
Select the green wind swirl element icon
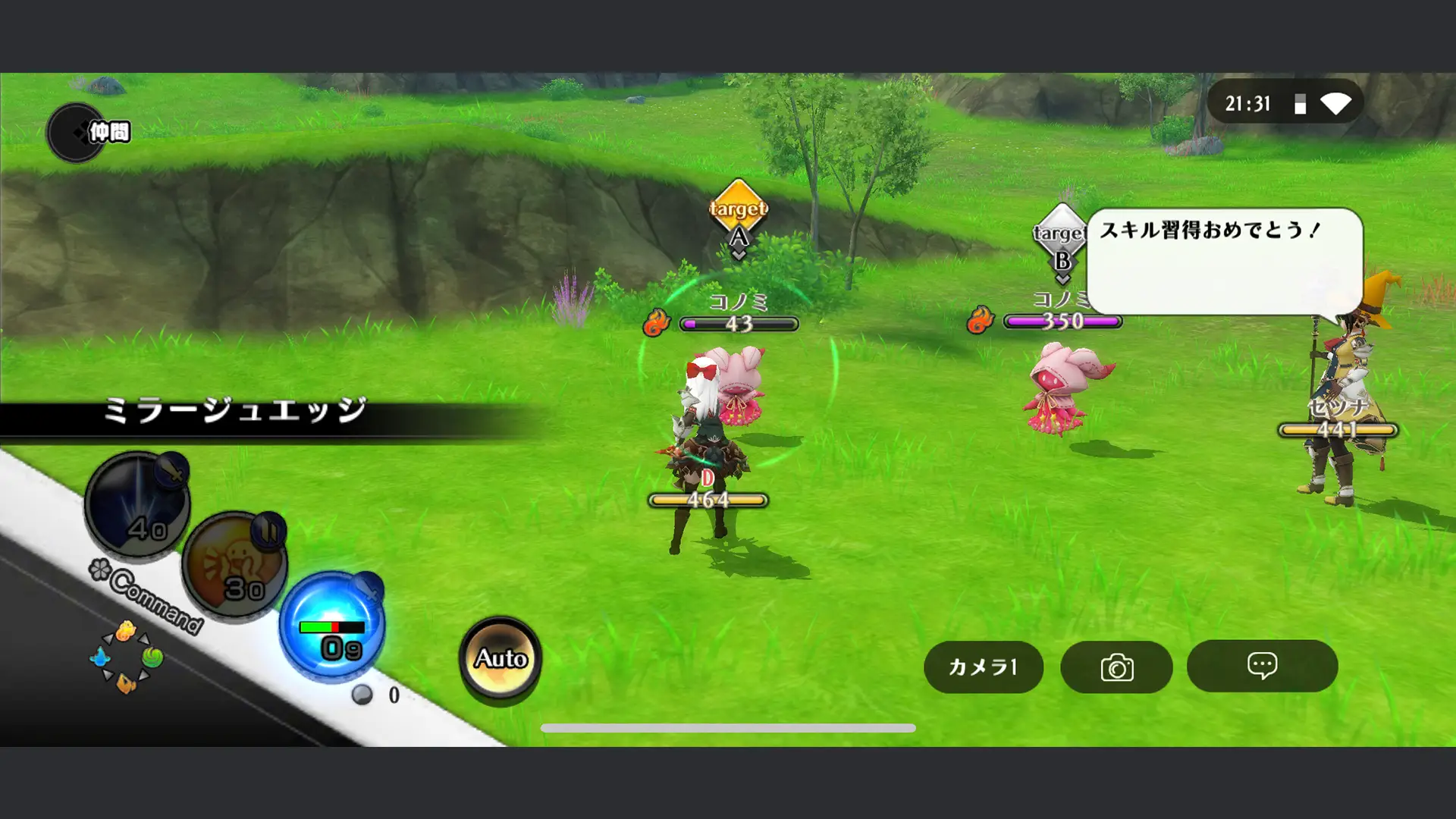click(151, 657)
